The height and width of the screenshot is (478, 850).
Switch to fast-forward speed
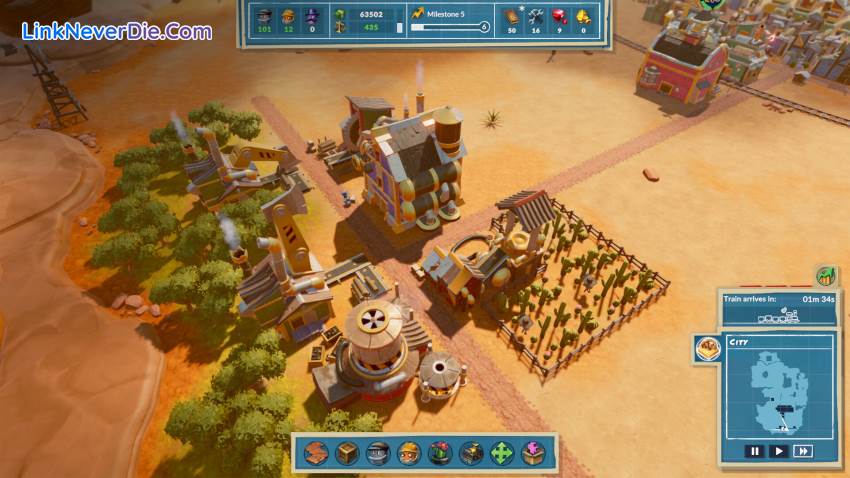coord(802,451)
